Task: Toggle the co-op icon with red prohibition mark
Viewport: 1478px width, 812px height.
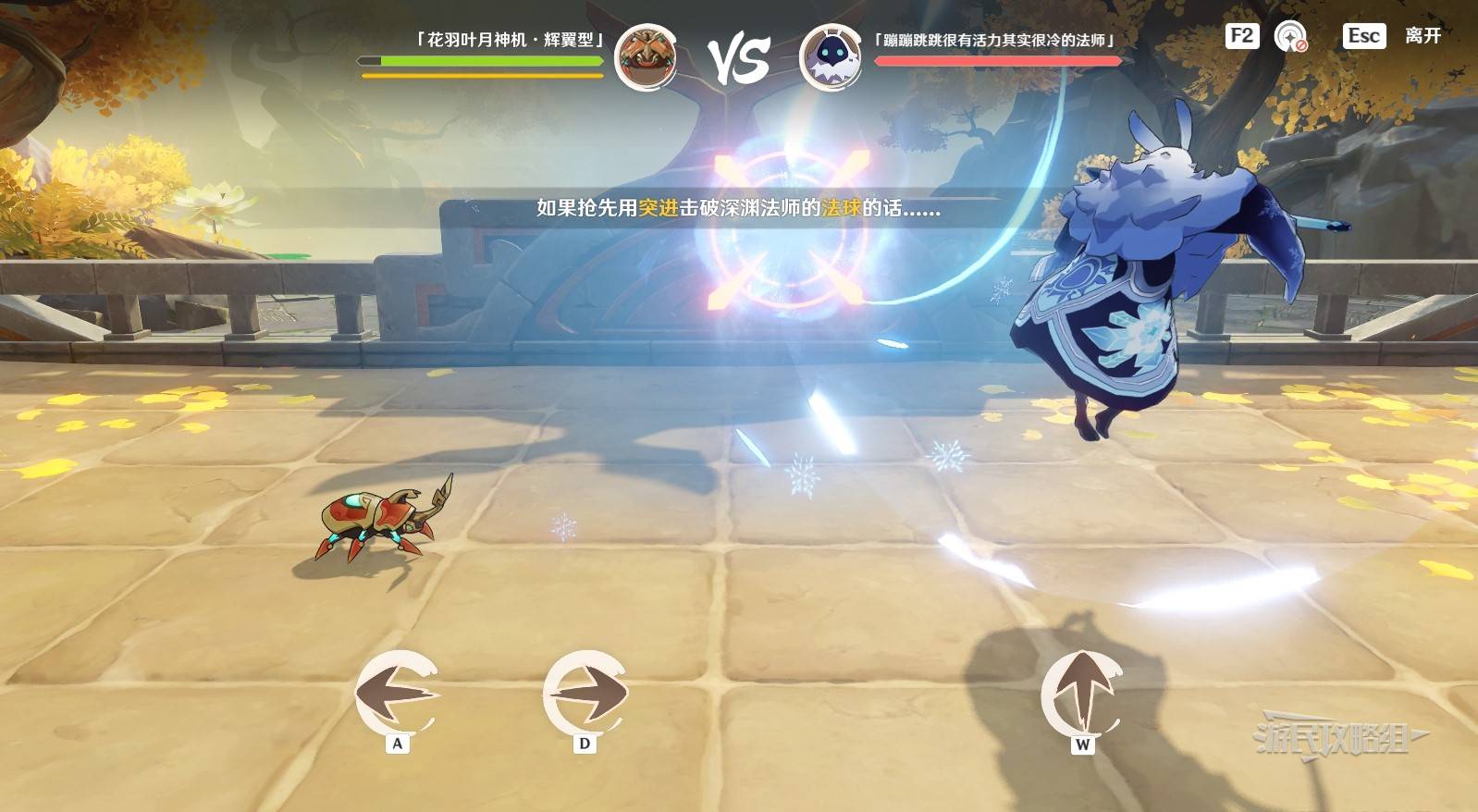Action: pos(1290,37)
